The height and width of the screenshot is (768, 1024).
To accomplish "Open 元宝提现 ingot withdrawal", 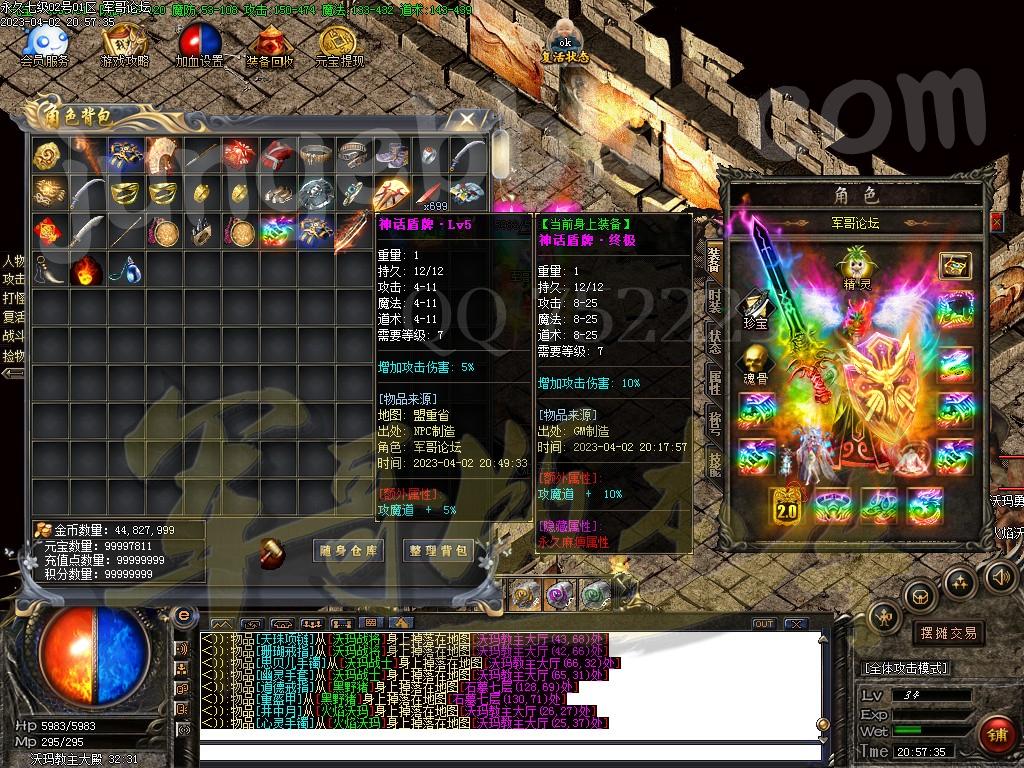I will [339, 43].
